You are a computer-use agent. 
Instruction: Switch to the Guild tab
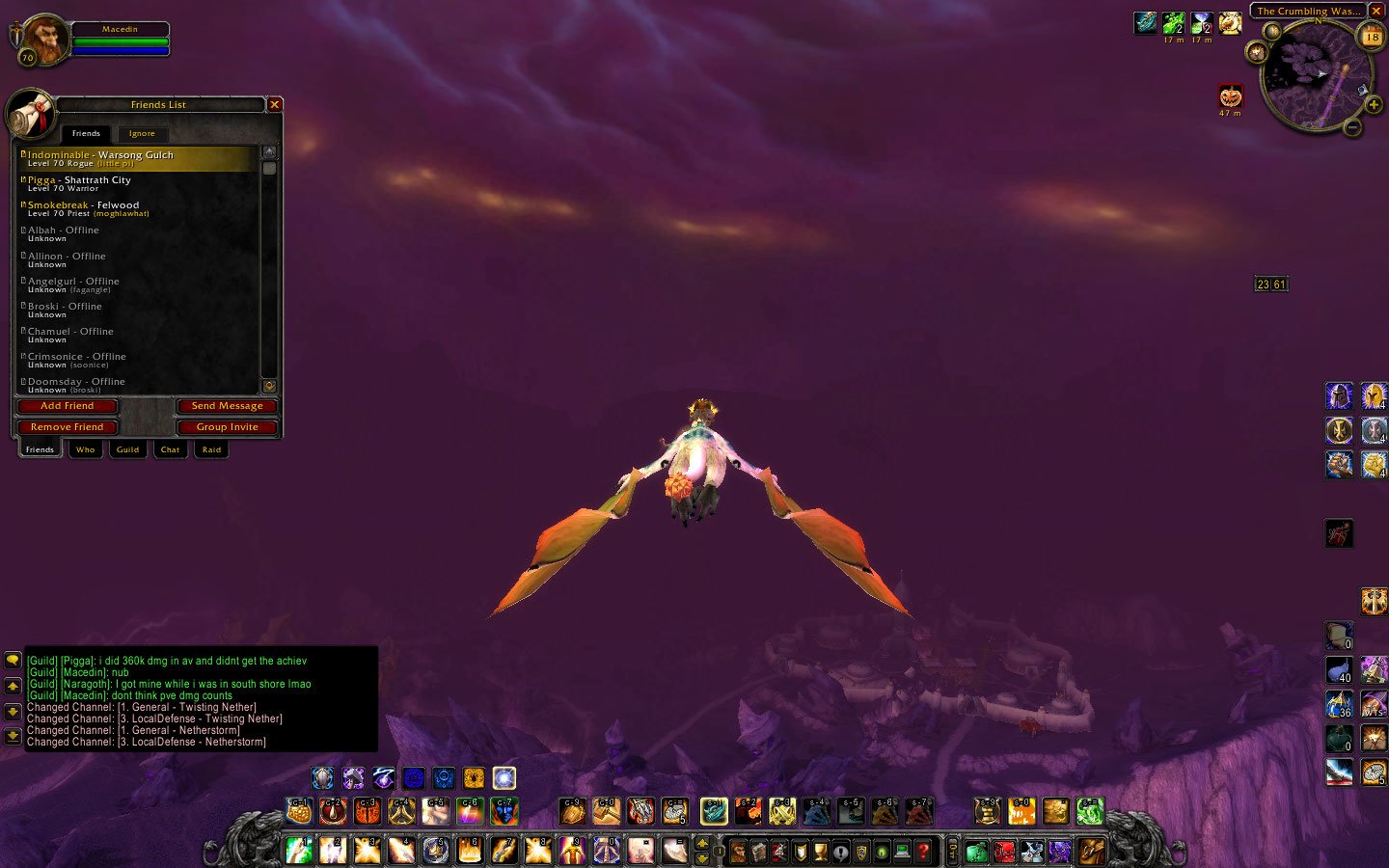[127, 449]
